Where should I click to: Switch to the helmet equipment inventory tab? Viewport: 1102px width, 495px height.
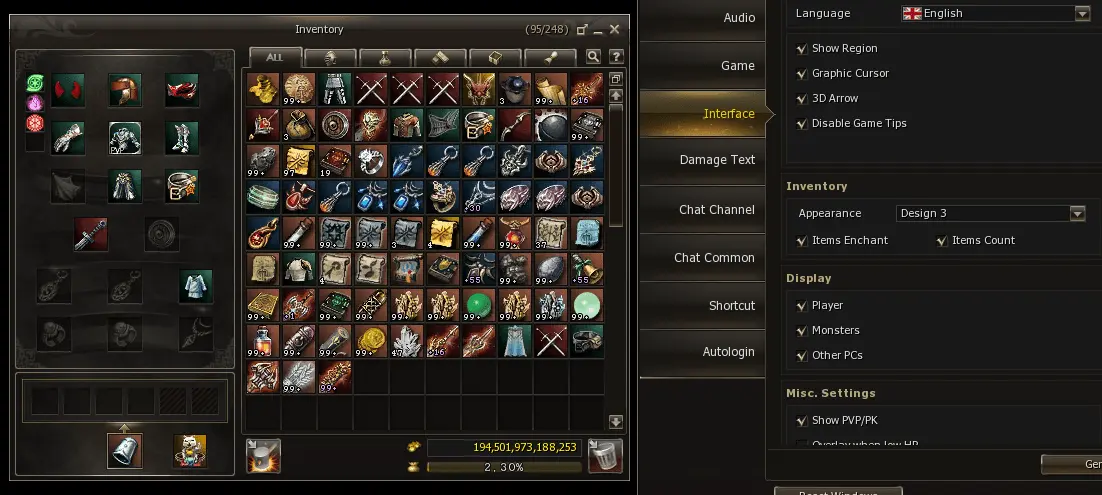coord(330,57)
